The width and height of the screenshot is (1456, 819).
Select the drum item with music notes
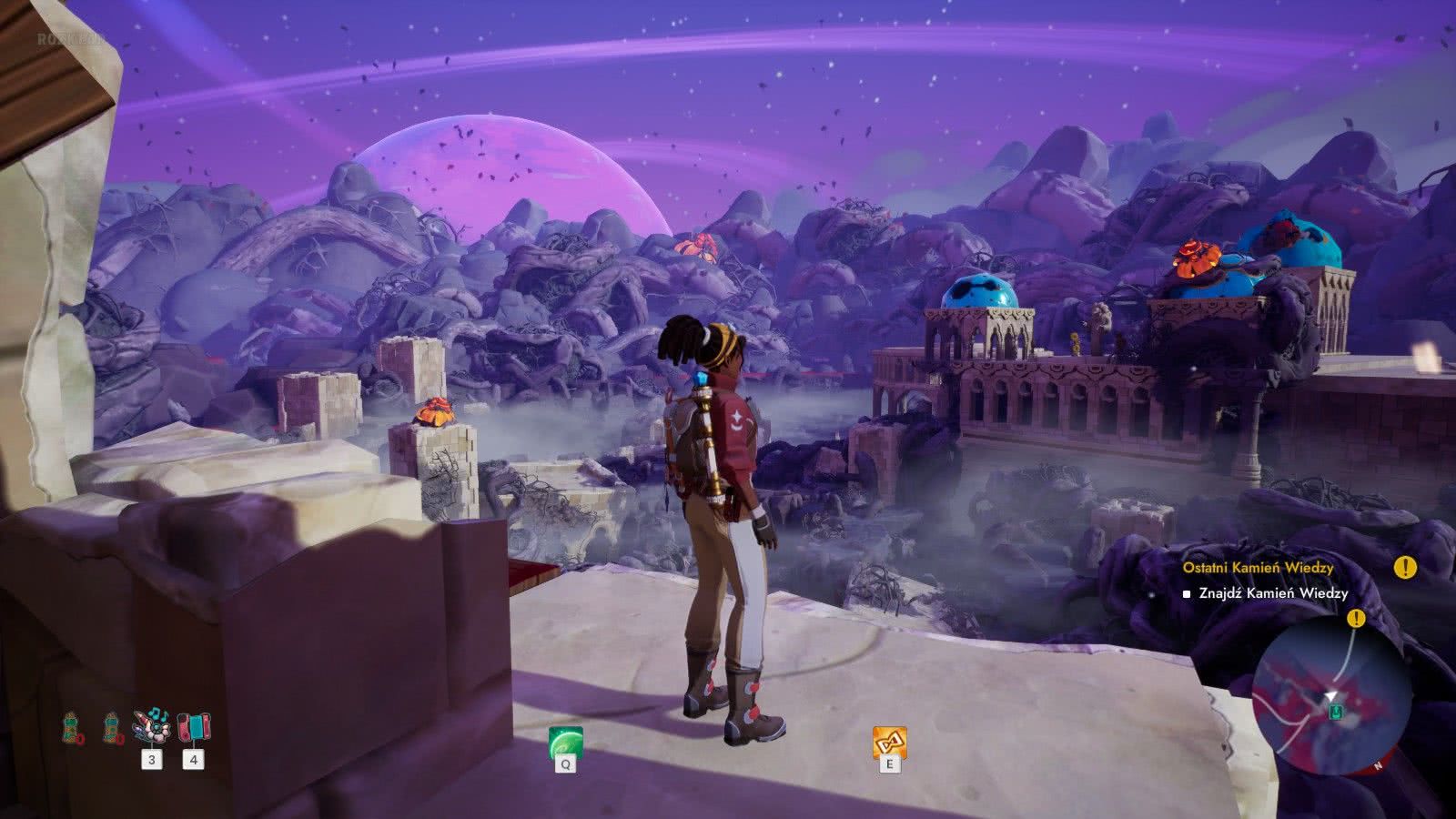click(151, 728)
